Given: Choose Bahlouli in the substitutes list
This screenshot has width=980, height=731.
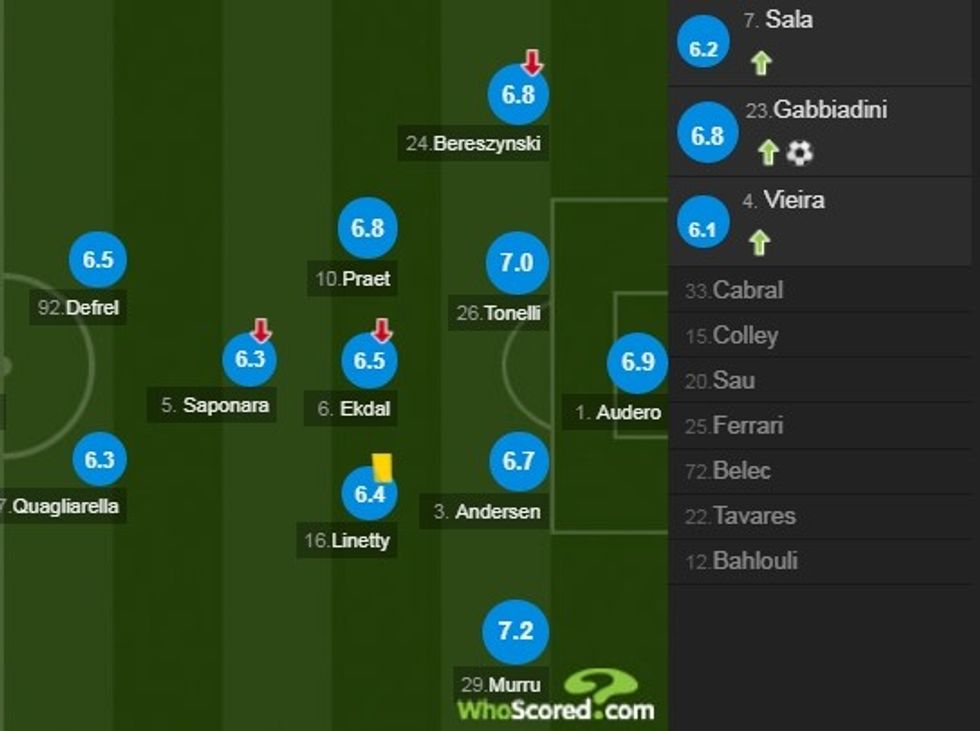Looking at the screenshot, I should (x=754, y=561).
